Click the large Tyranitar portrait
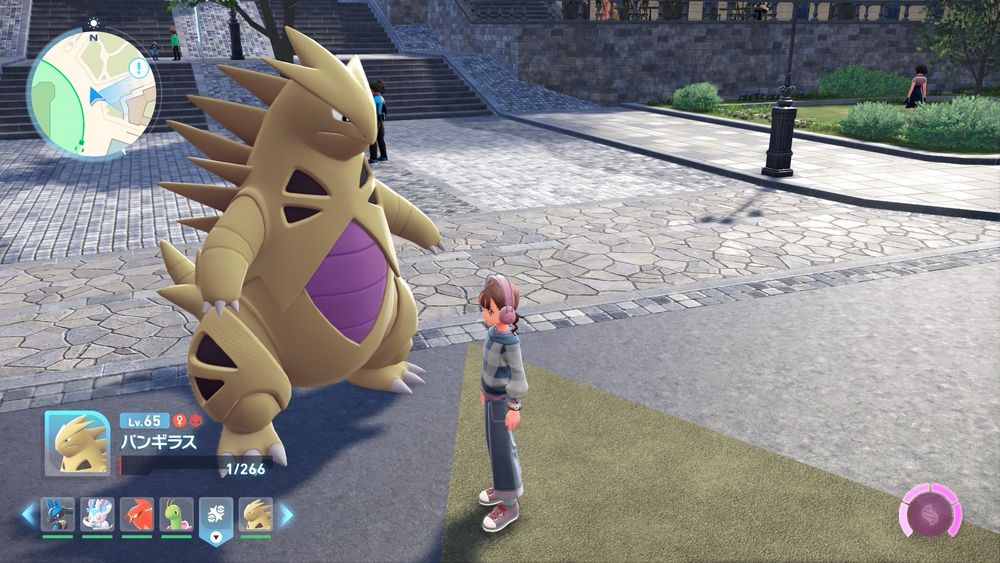The height and width of the screenshot is (563, 1000). 78,443
